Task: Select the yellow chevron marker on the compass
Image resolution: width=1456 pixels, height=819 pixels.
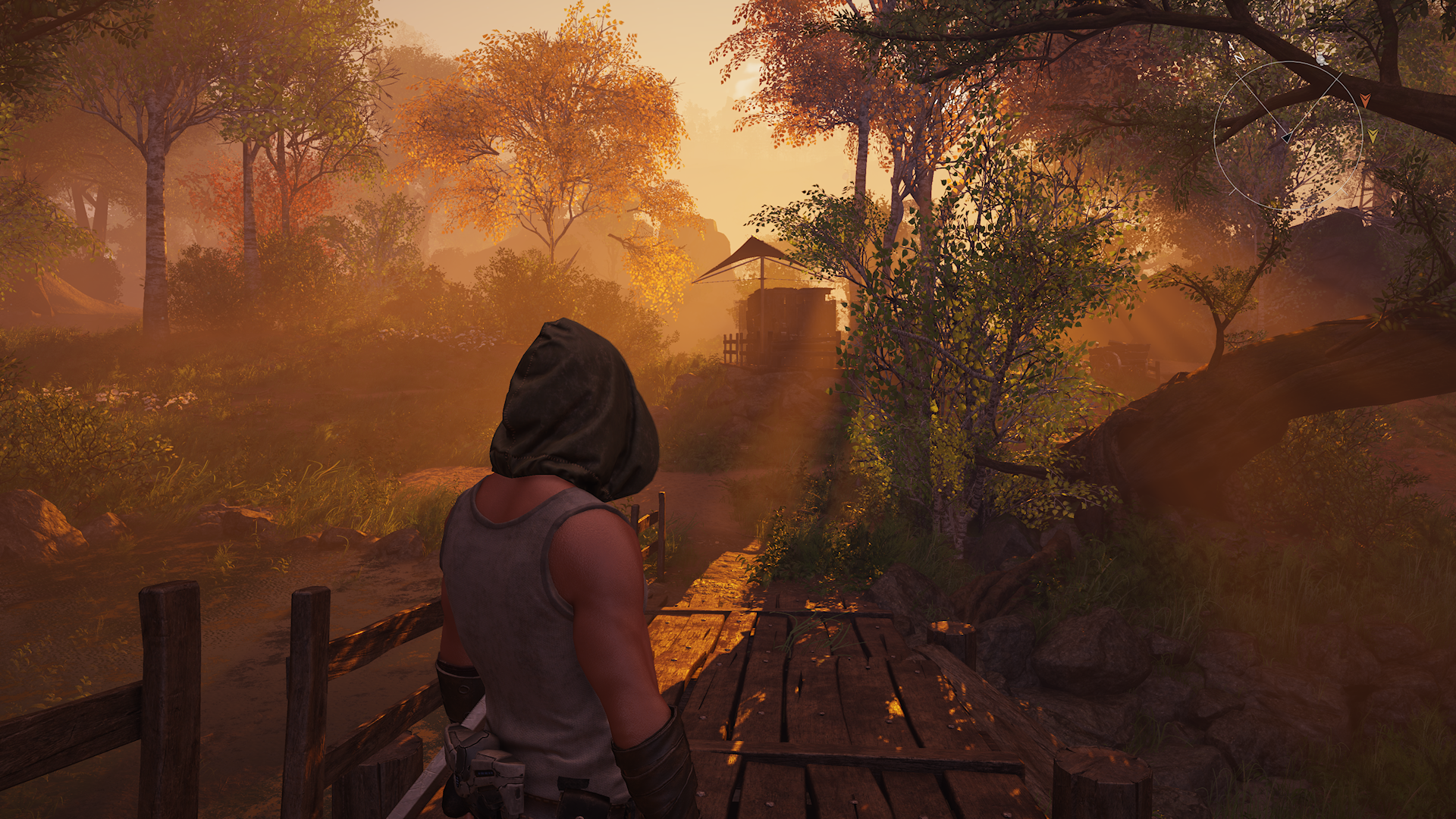Action: point(1373,136)
